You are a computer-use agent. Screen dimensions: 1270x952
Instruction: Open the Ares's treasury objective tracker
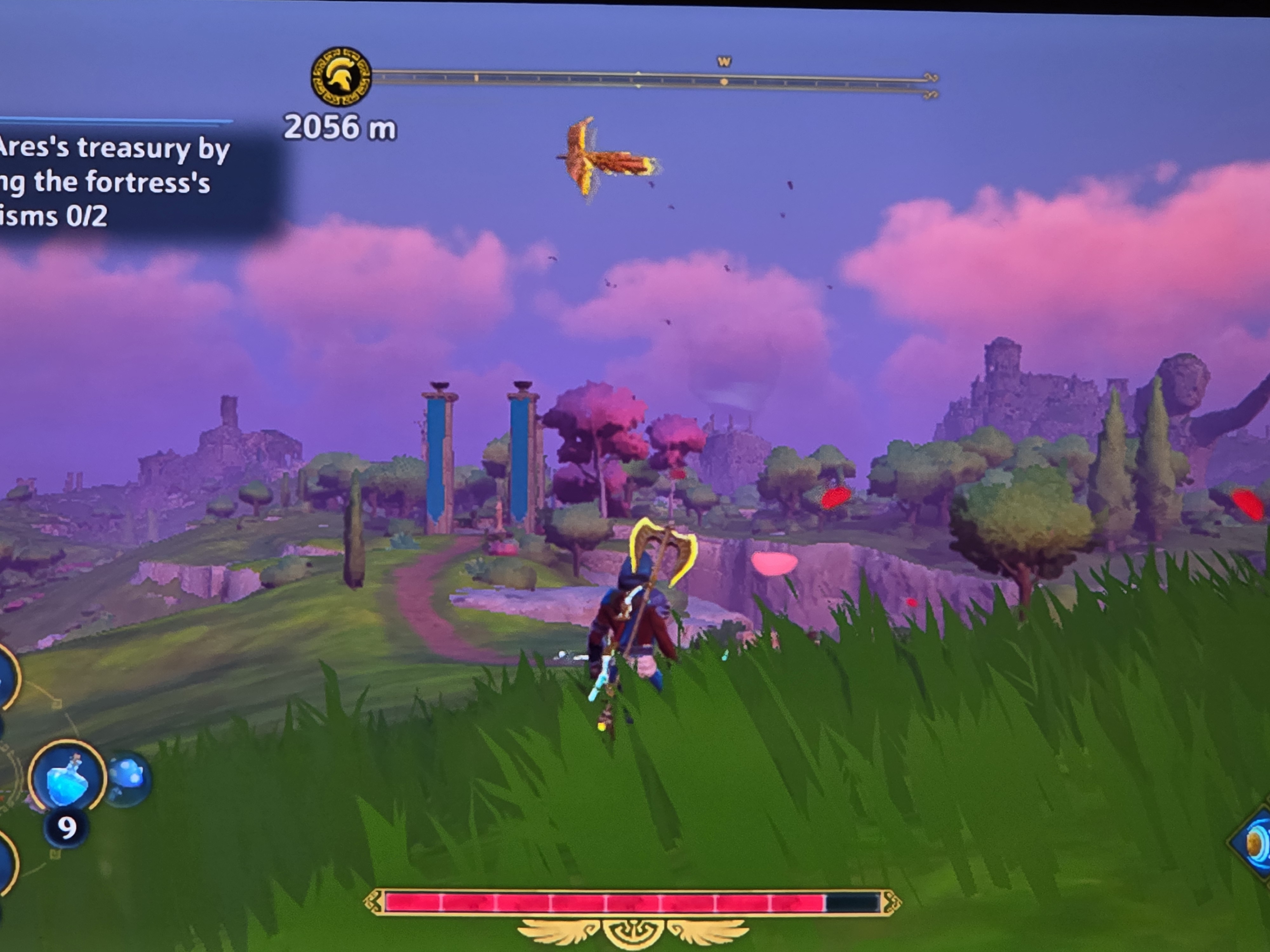pos(115,181)
